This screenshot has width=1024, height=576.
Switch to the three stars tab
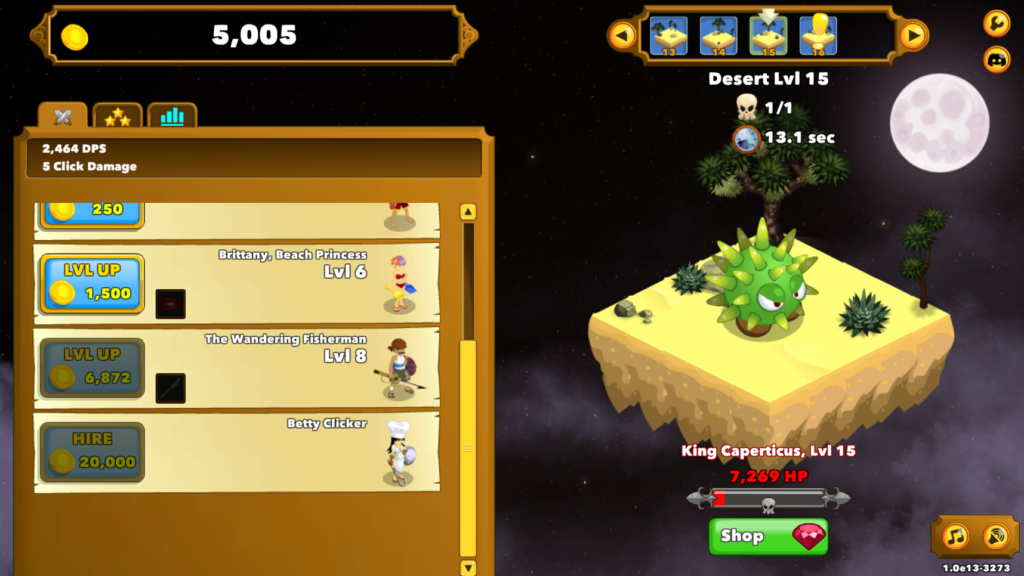click(118, 117)
